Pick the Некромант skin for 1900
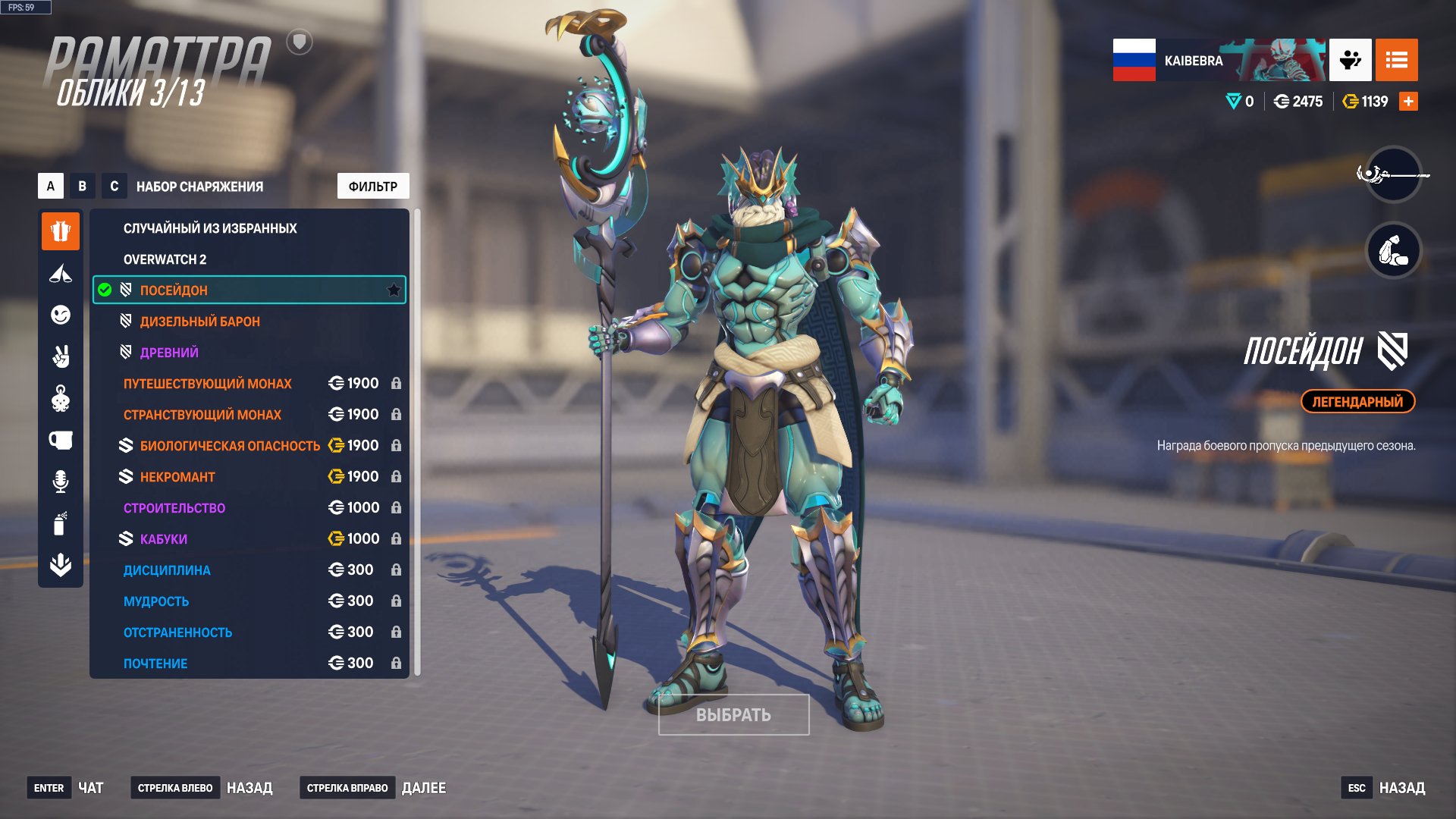 point(177,477)
